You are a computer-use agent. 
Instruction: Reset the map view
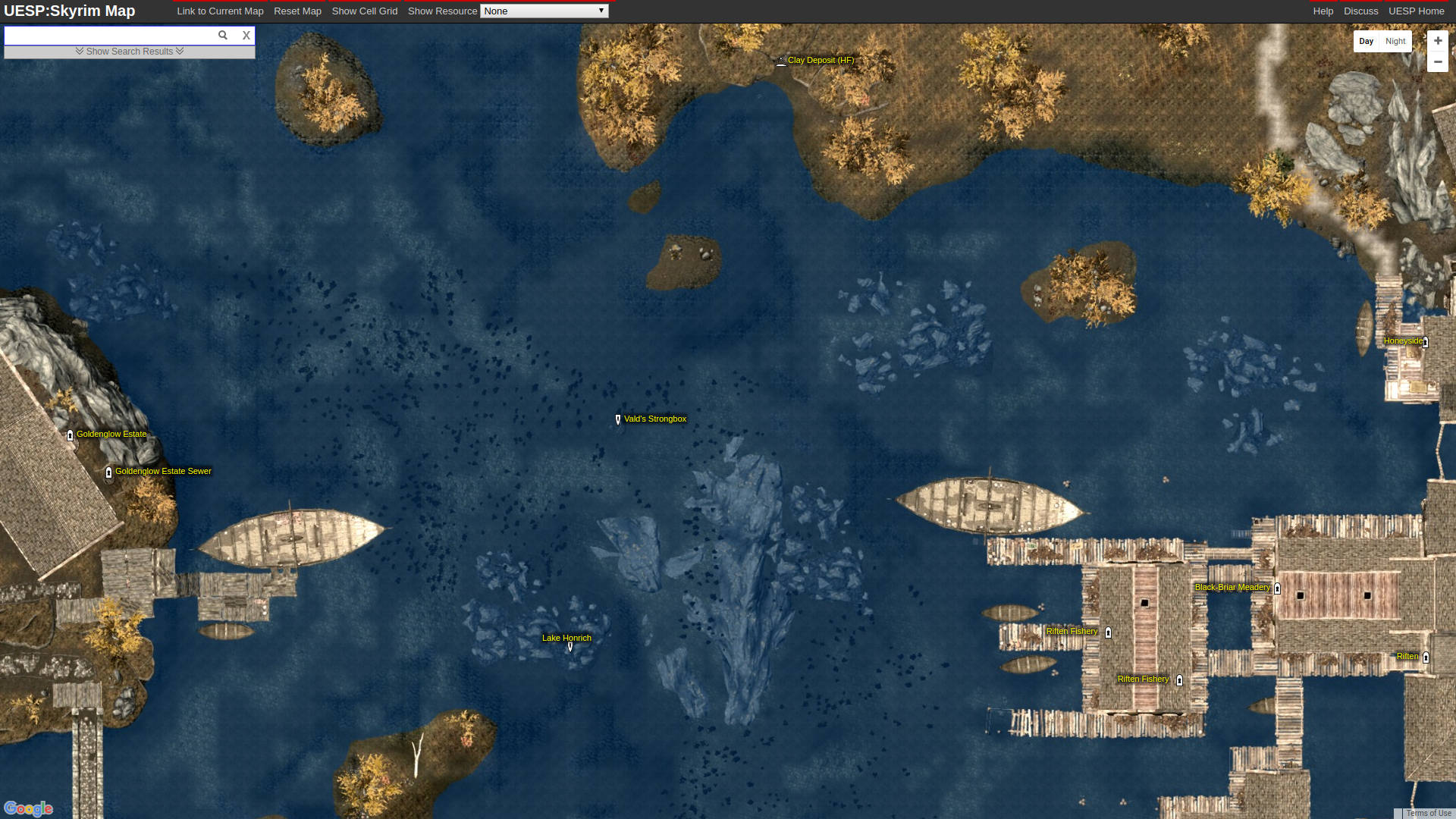(297, 11)
